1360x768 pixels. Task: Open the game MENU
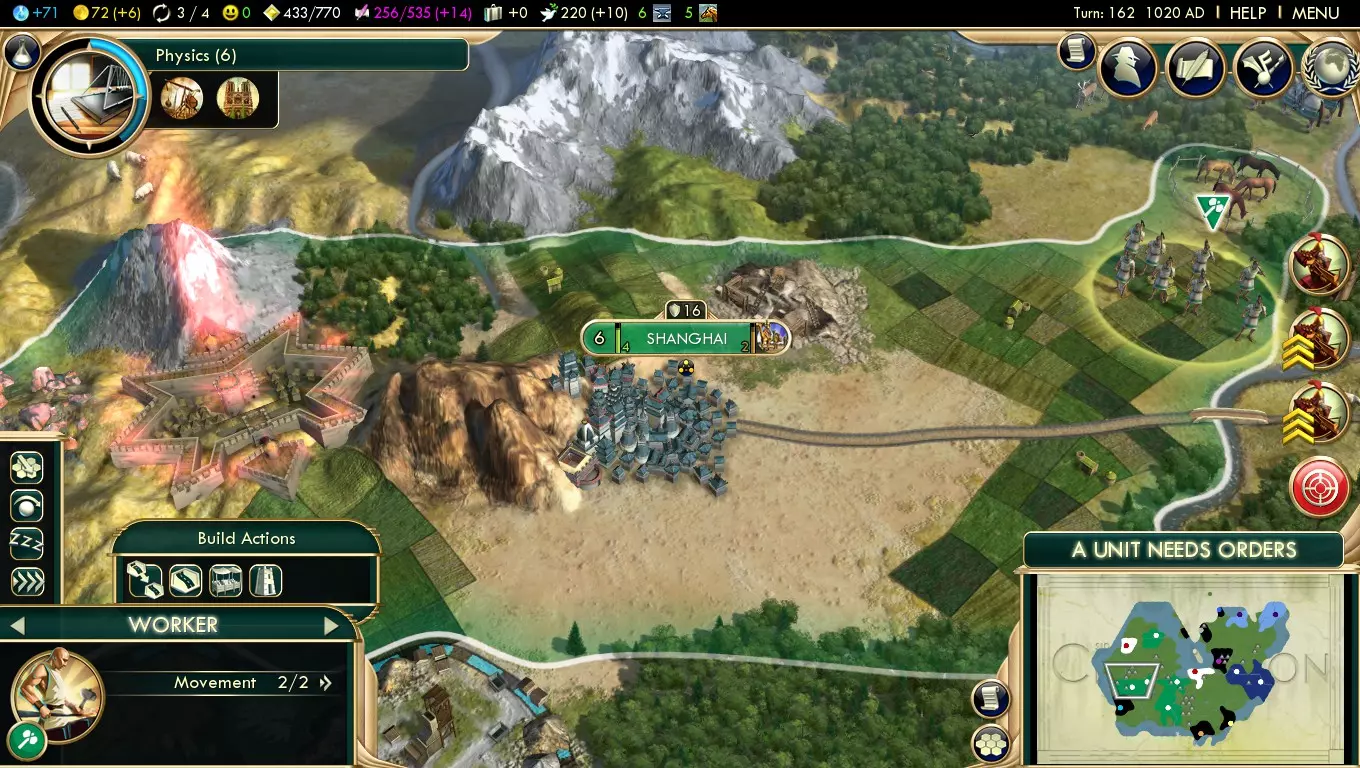[1315, 13]
